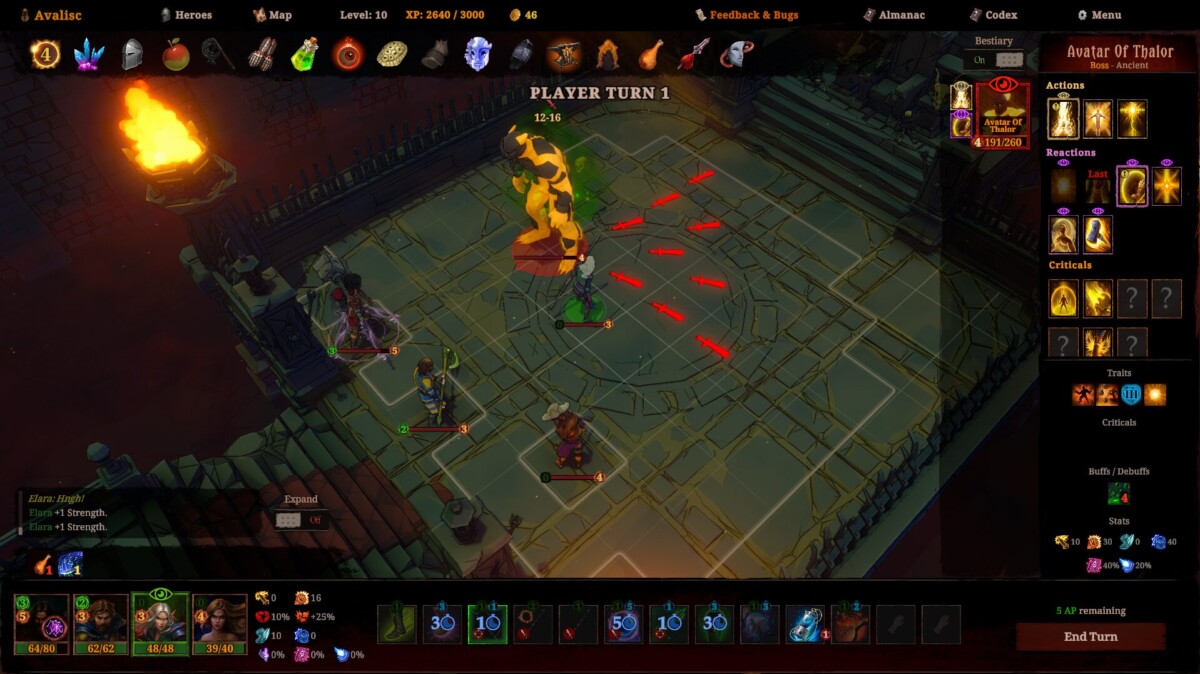Image resolution: width=1200 pixels, height=674 pixels.
Task: Open the Map
Action: coord(272,15)
